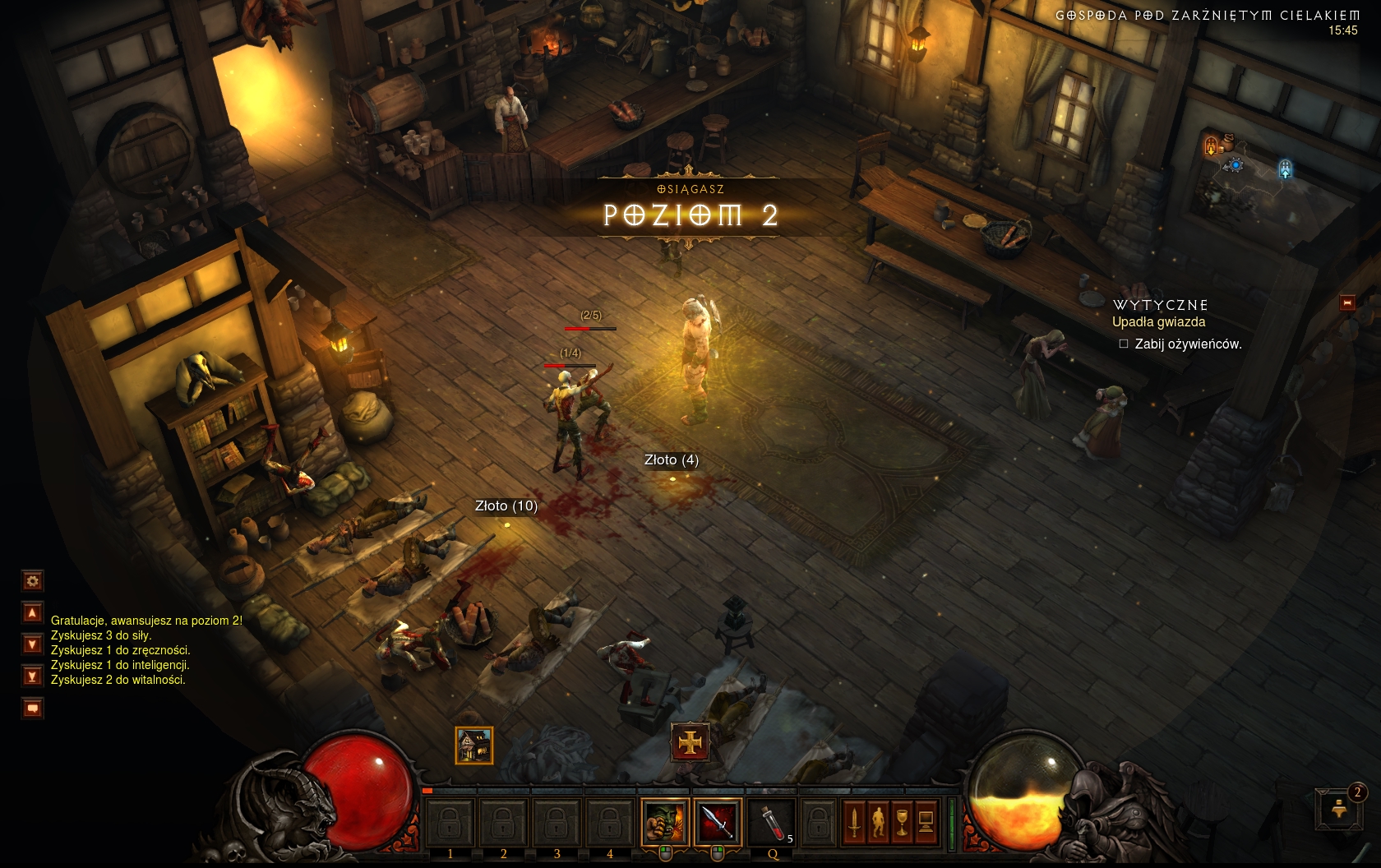
Task: Select the 'Upadła gwiazda' quest title
Action: click(x=1158, y=322)
